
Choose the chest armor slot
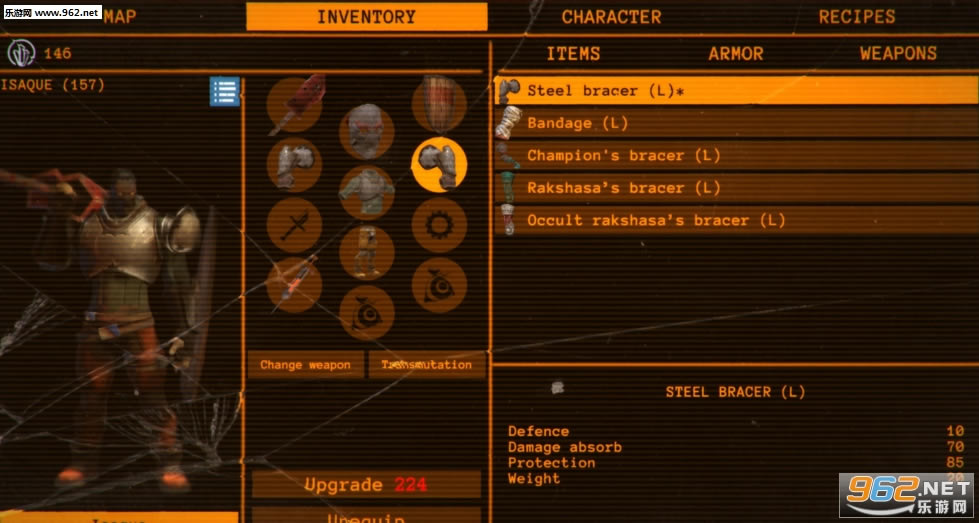366,192
